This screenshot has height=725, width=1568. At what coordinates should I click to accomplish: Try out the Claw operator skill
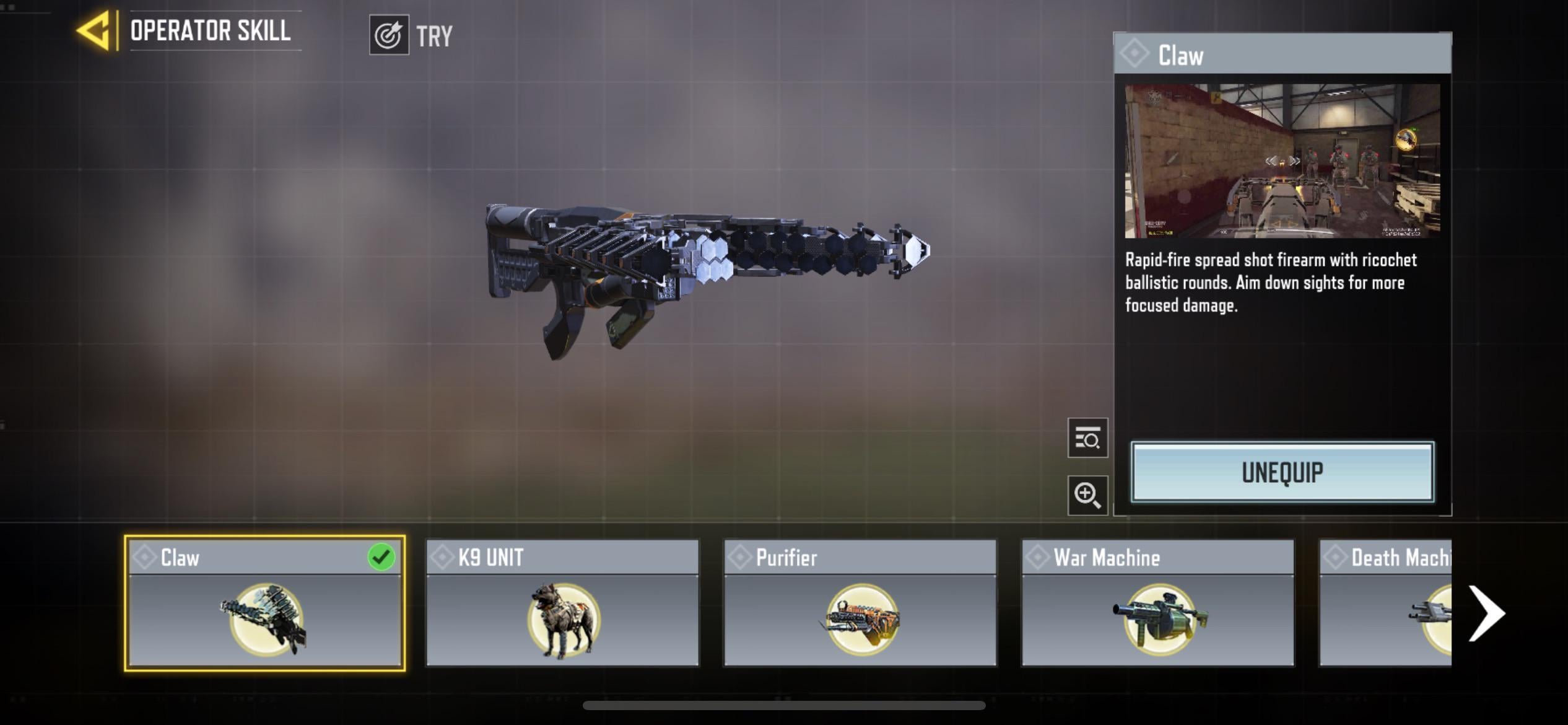(411, 35)
